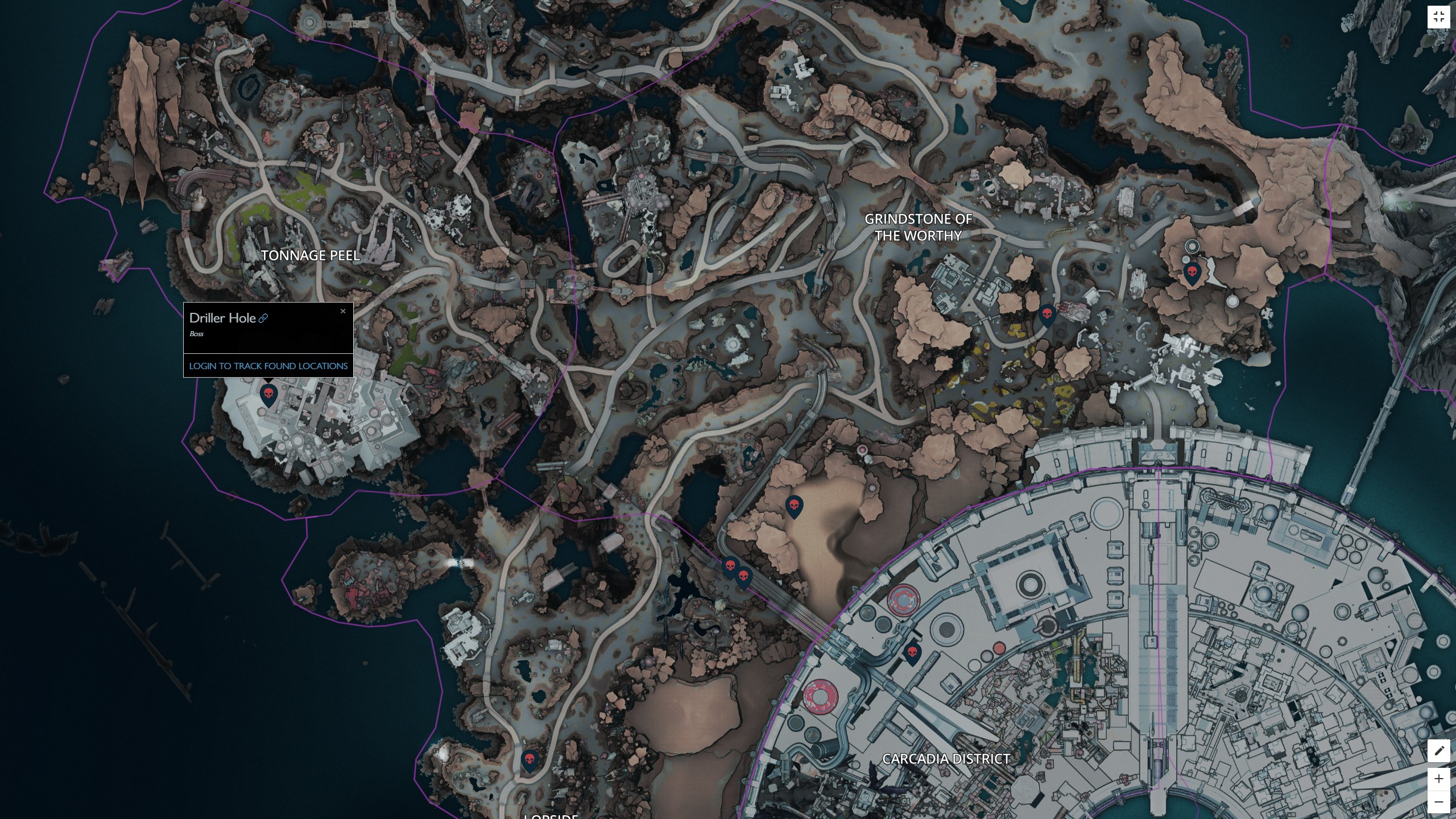
Task: Open the chain link icon beside Driller Hole
Action: tap(262, 318)
